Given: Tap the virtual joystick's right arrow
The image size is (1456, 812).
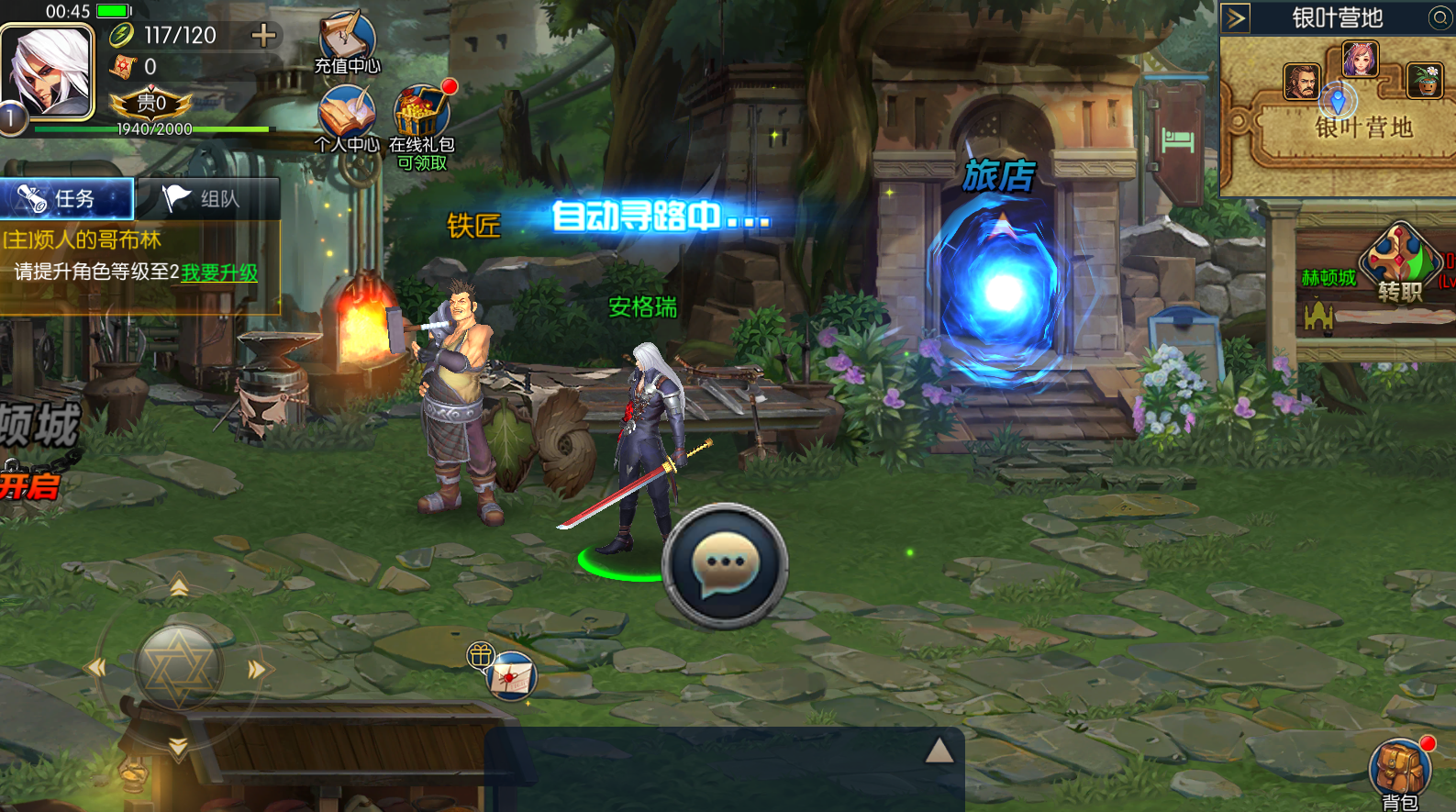Looking at the screenshot, I should pyautogui.click(x=257, y=670).
